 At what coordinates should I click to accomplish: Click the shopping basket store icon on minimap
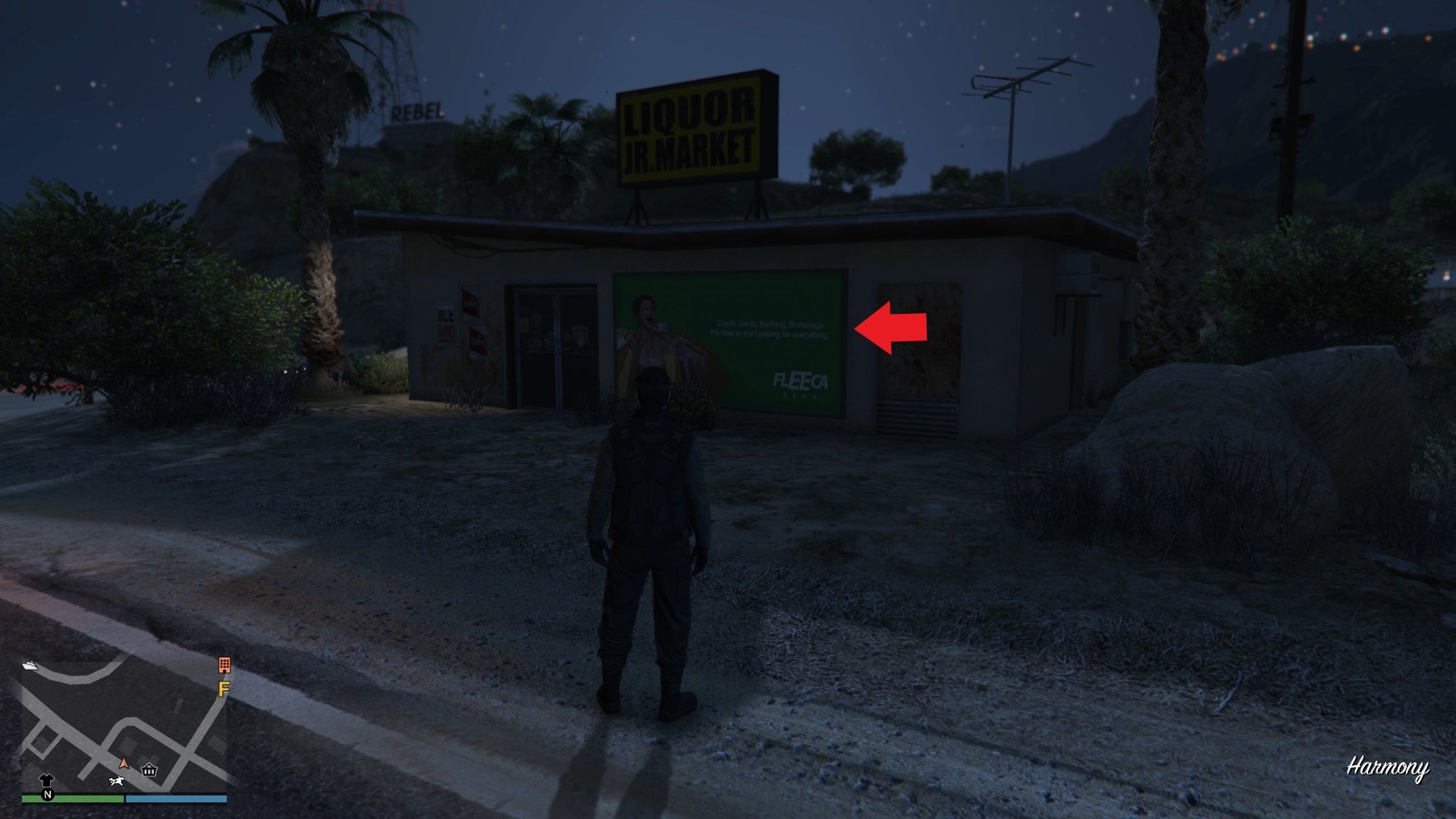pyautogui.click(x=149, y=770)
